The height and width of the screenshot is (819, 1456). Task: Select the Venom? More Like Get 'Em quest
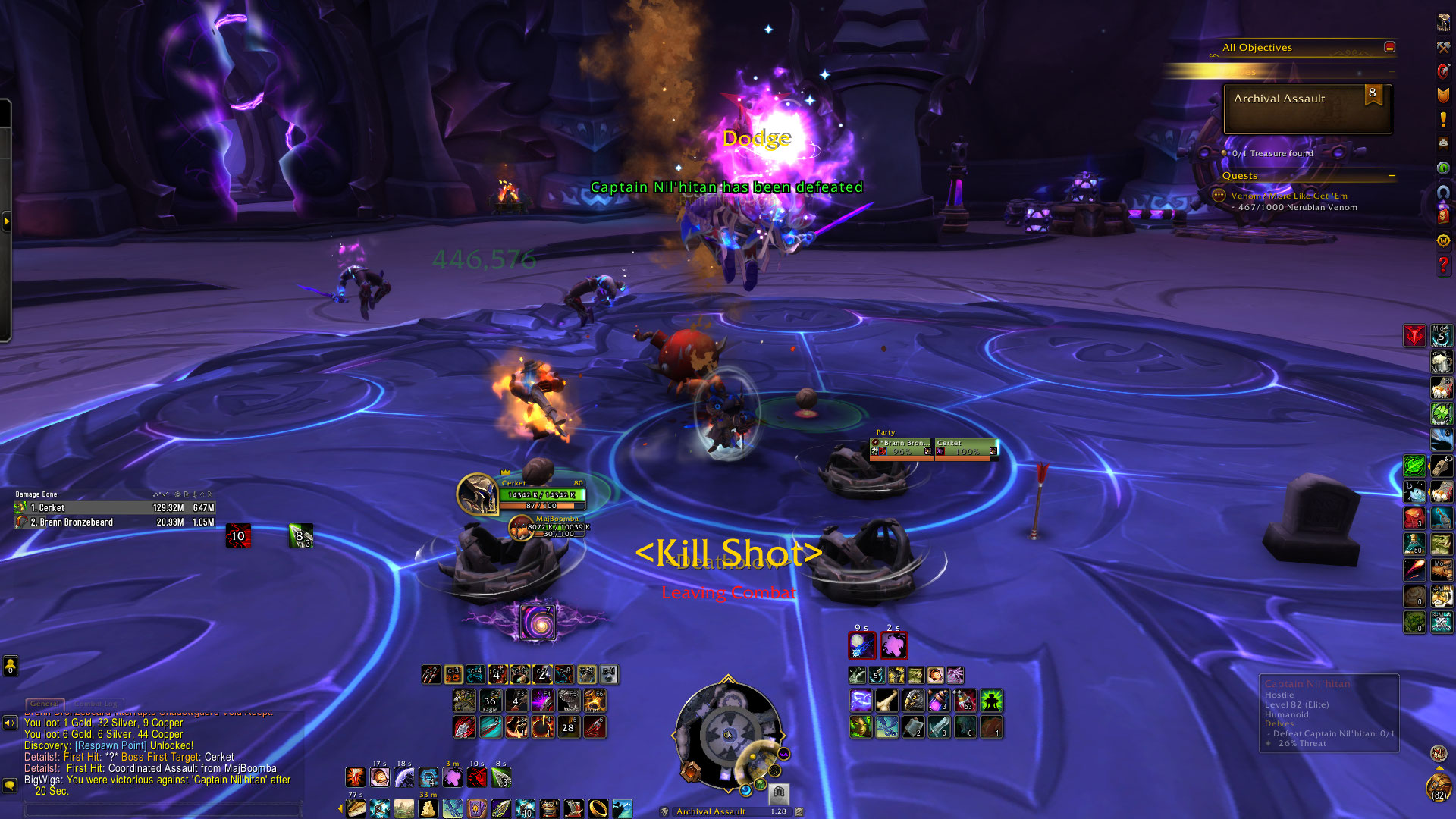point(1288,196)
